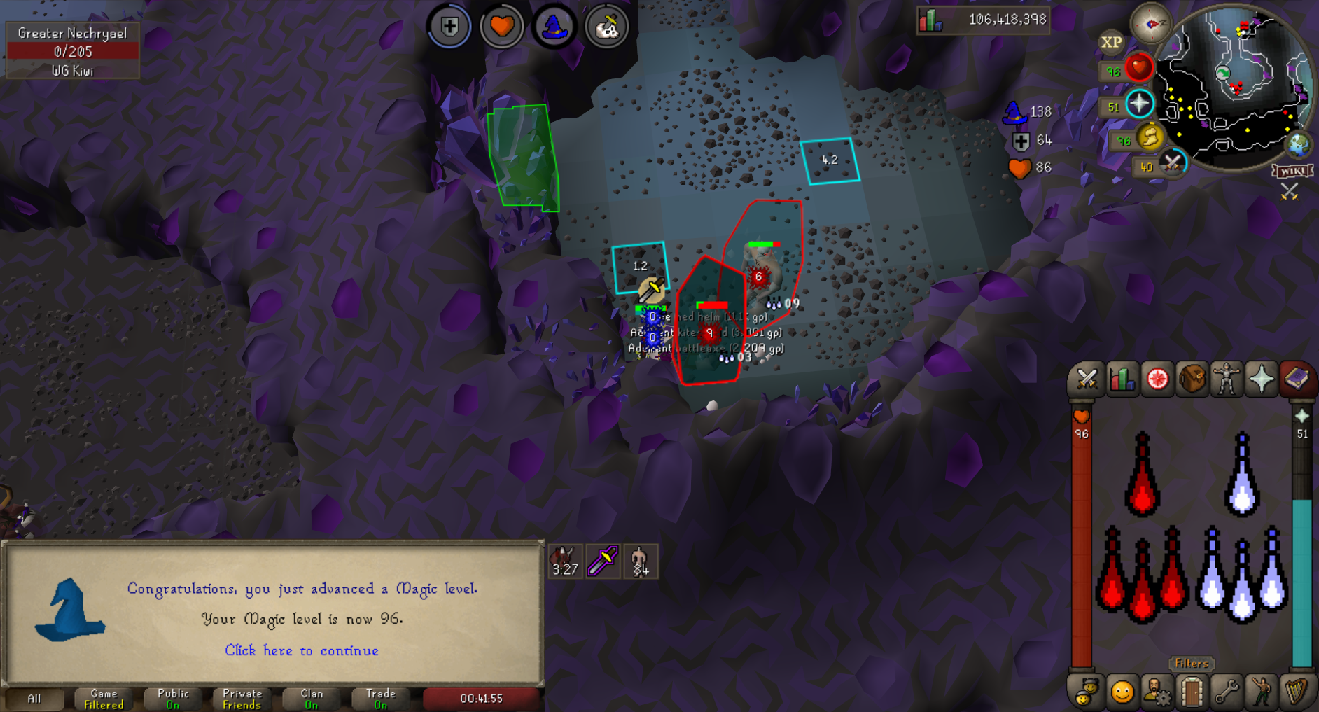Toggle run with the energy orb

pyautogui.click(x=1152, y=136)
